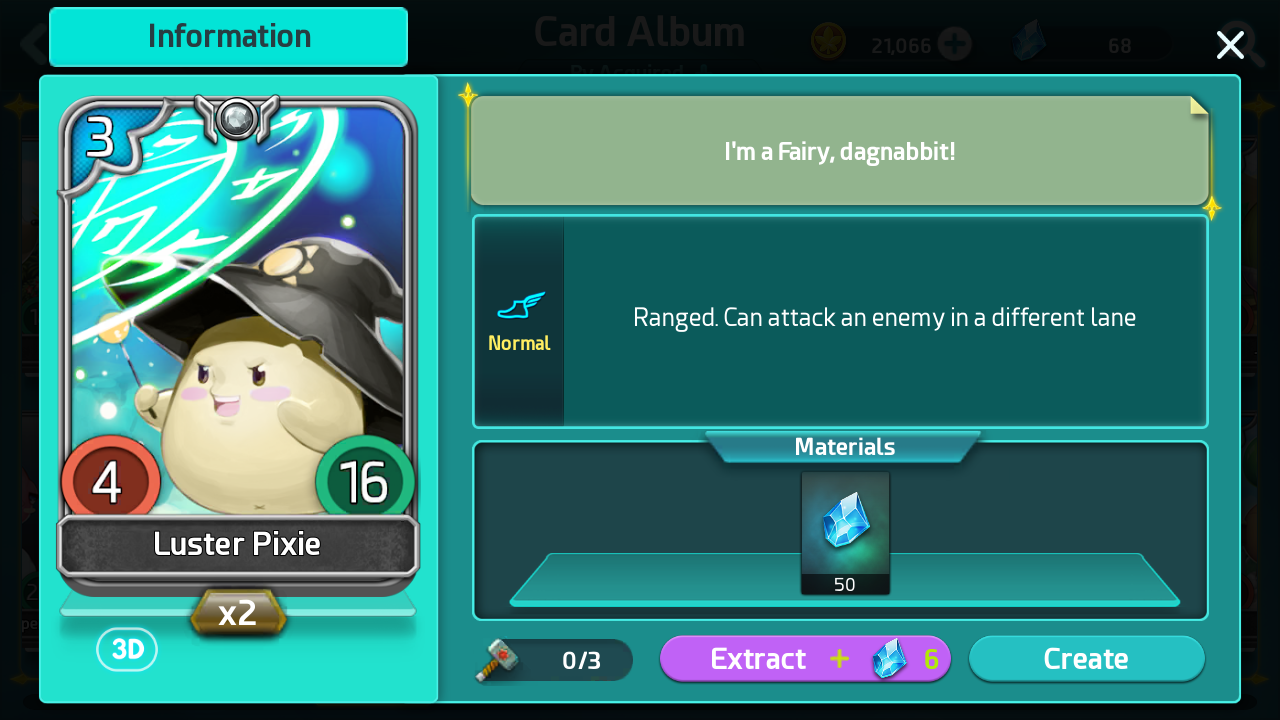The height and width of the screenshot is (720, 1280).
Task: Extract the Luster Pixie card
Action: click(x=805, y=659)
